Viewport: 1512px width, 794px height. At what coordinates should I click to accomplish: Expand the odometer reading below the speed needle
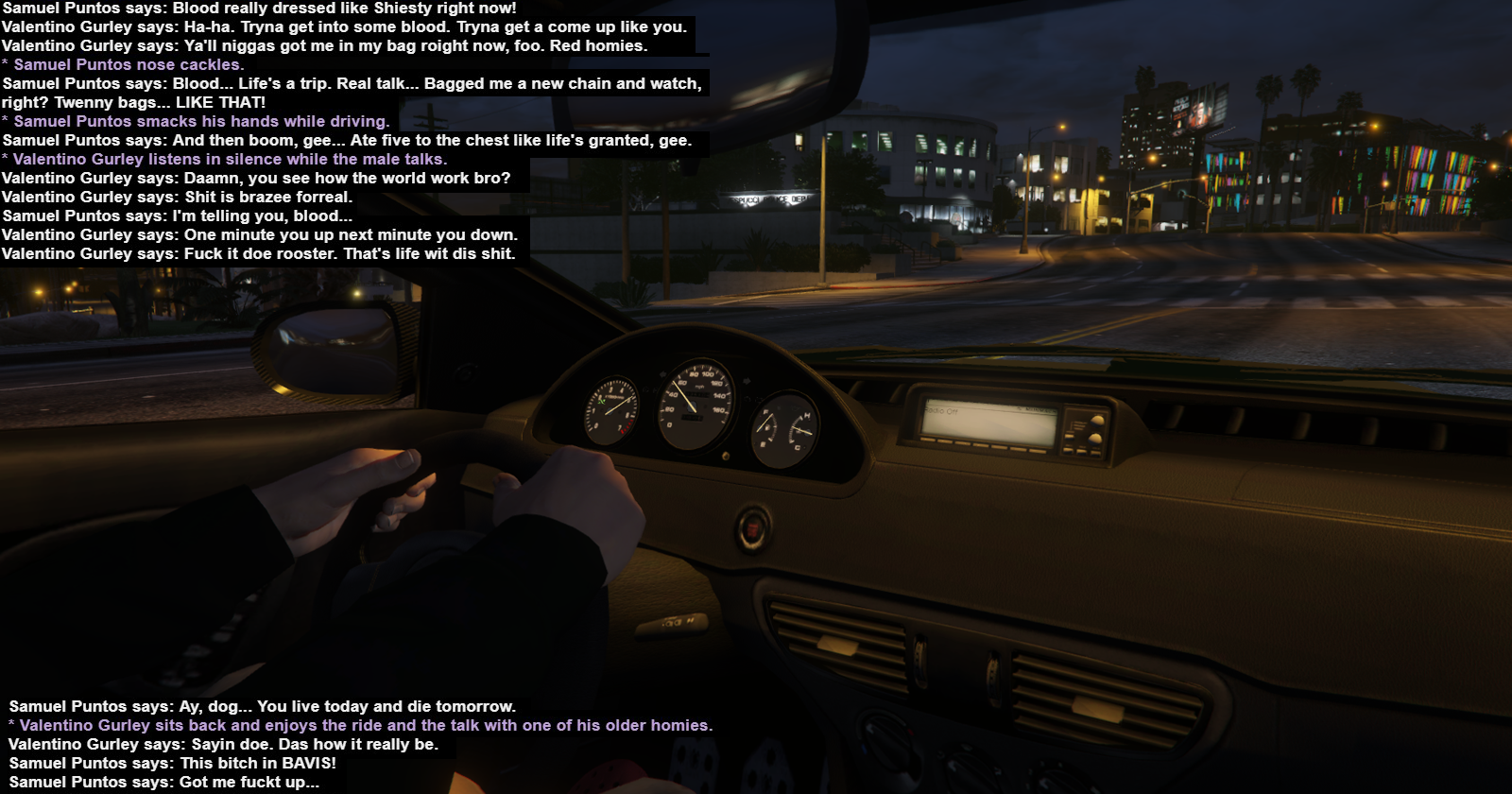[691, 417]
